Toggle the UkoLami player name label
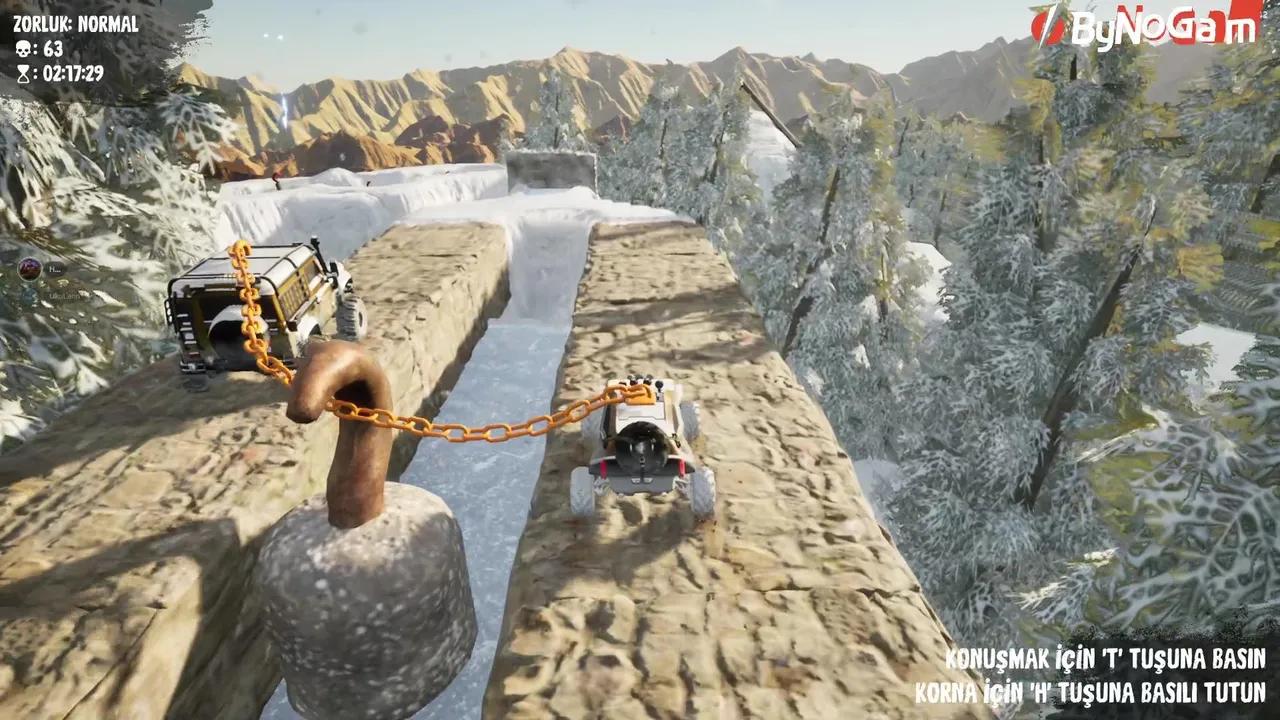 coord(64,296)
